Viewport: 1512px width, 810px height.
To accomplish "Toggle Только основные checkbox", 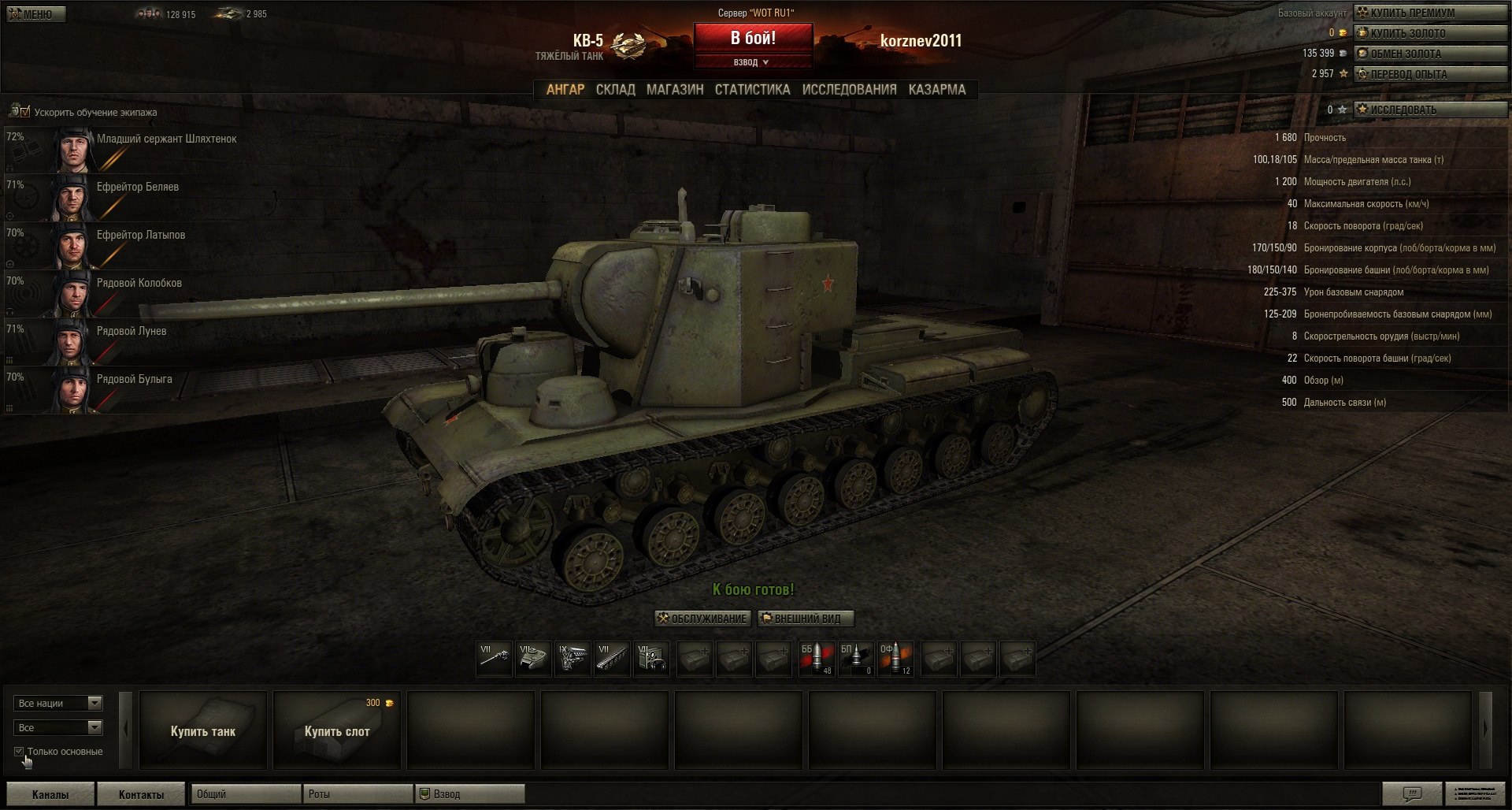I will coord(19,752).
